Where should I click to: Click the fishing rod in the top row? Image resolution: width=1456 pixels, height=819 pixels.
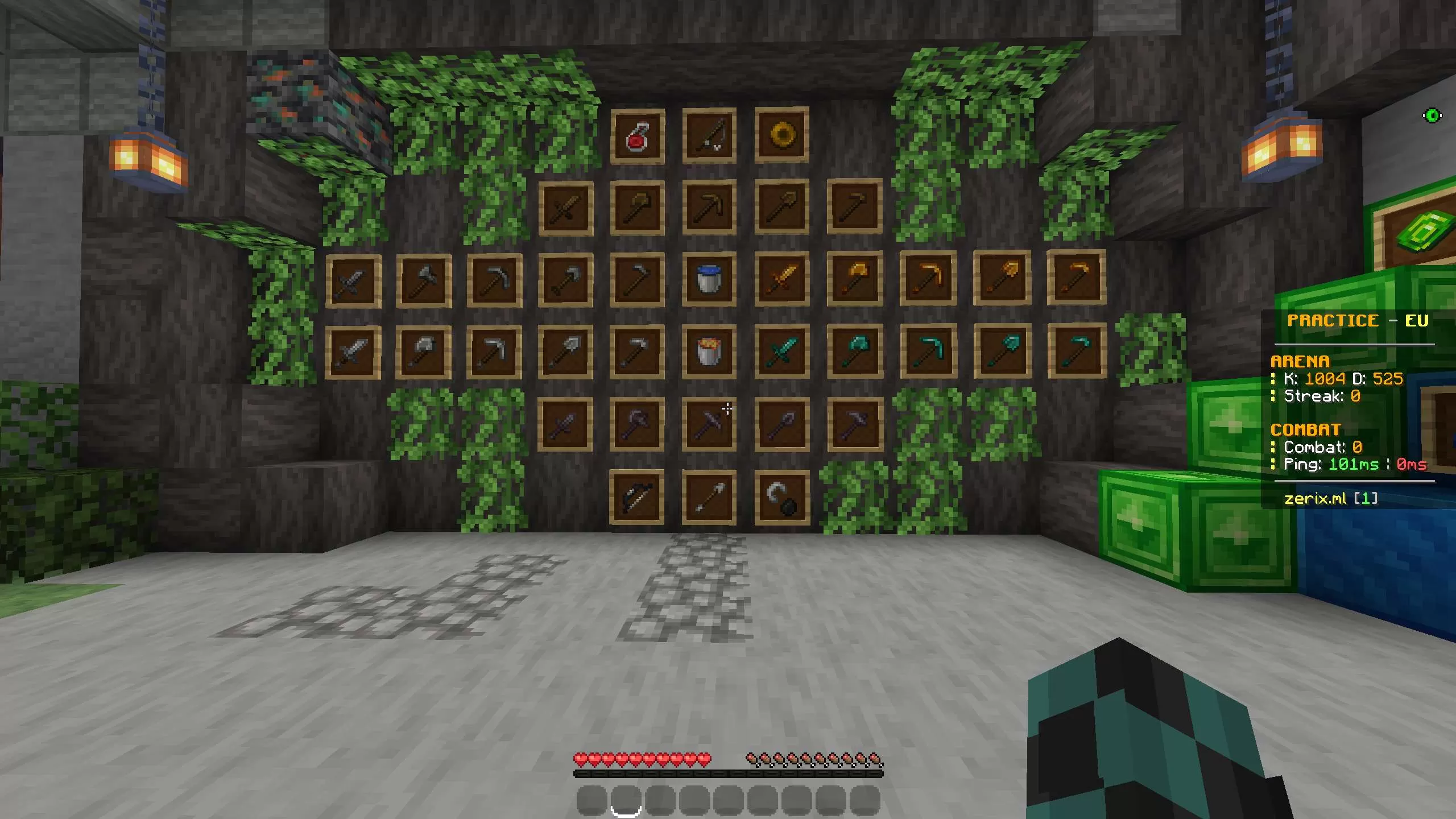coord(709,135)
